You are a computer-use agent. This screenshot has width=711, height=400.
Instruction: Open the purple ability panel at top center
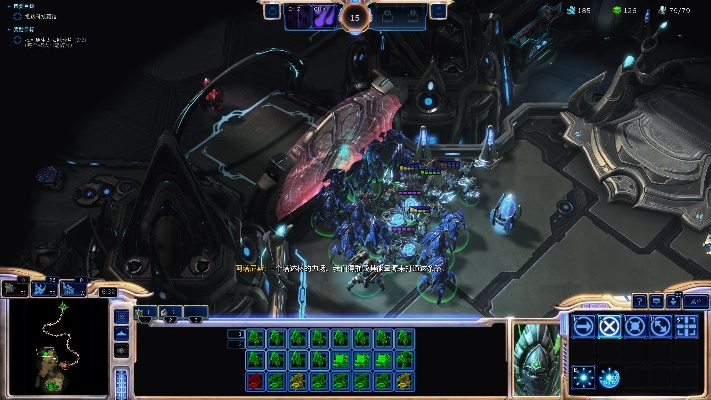coord(322,16)
